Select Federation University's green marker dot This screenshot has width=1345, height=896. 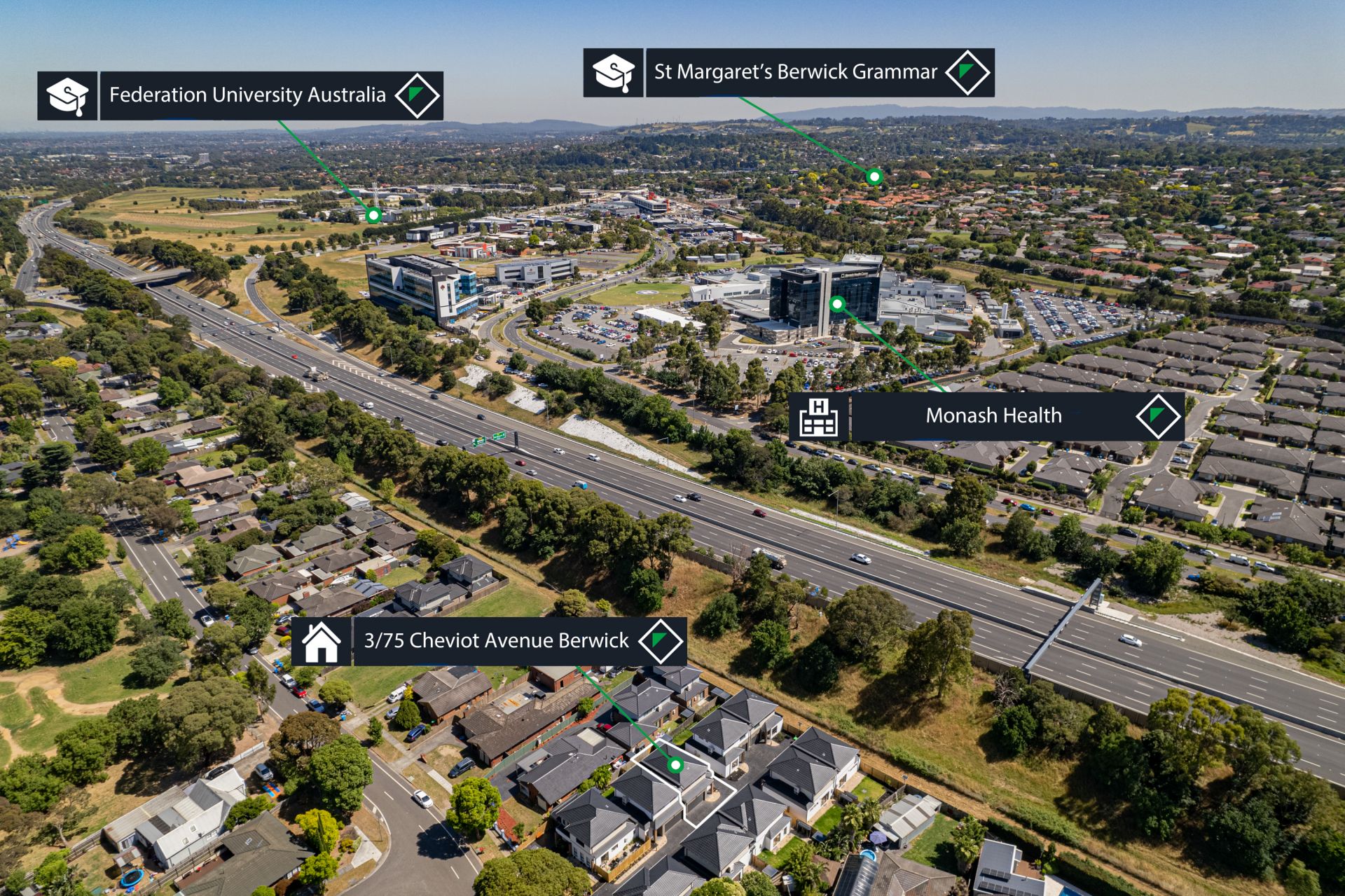[374, 215]
